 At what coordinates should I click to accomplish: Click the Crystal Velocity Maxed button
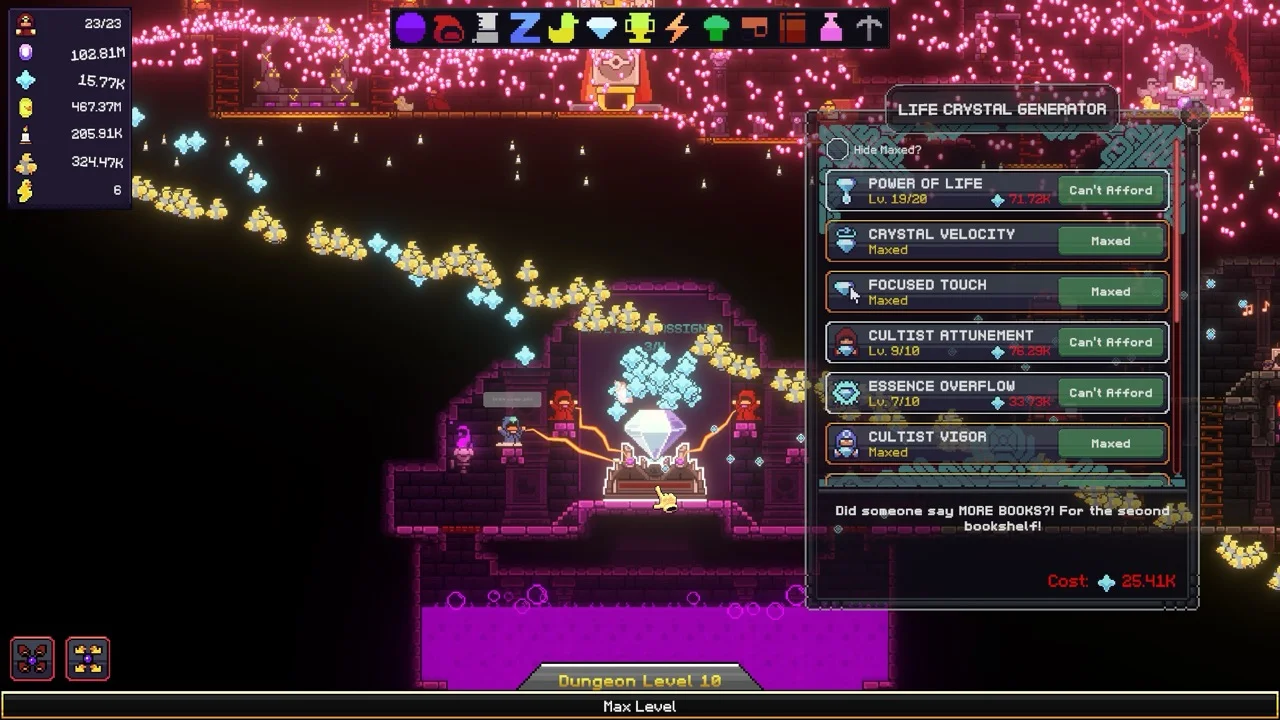click(x=1110, y=241)
